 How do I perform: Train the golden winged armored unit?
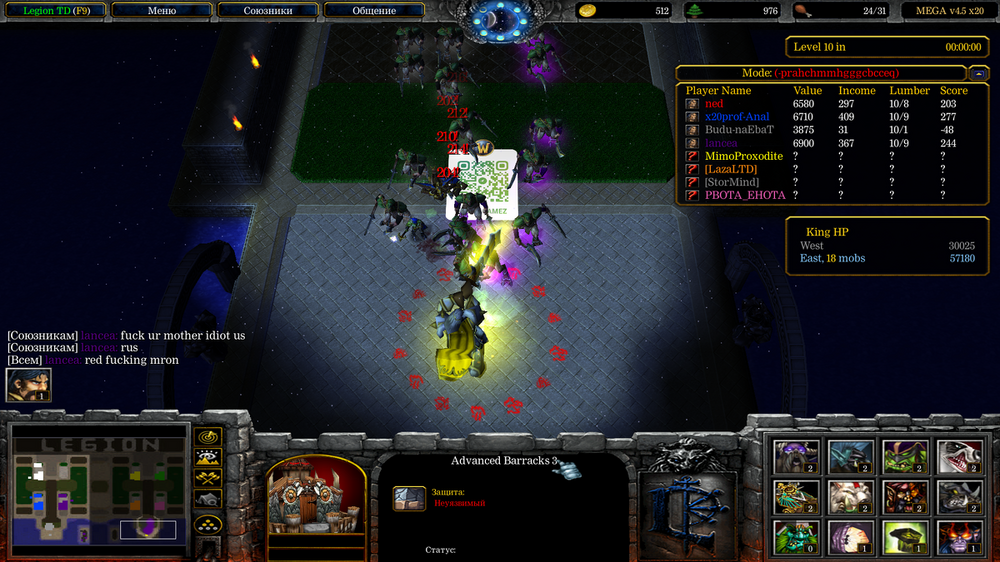(796, 496)
